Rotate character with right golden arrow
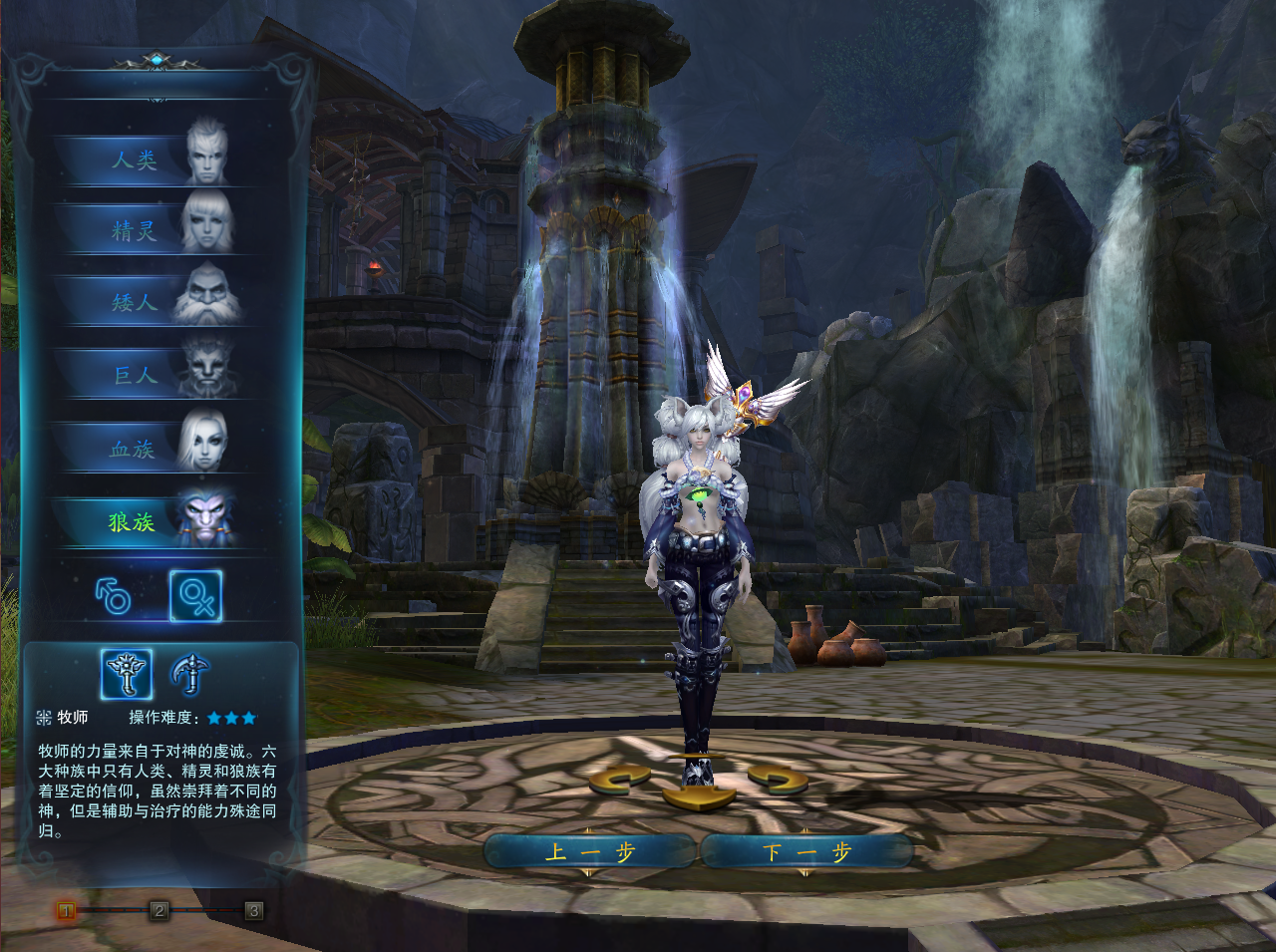1276x952 pixels. (x=778, y=779)
